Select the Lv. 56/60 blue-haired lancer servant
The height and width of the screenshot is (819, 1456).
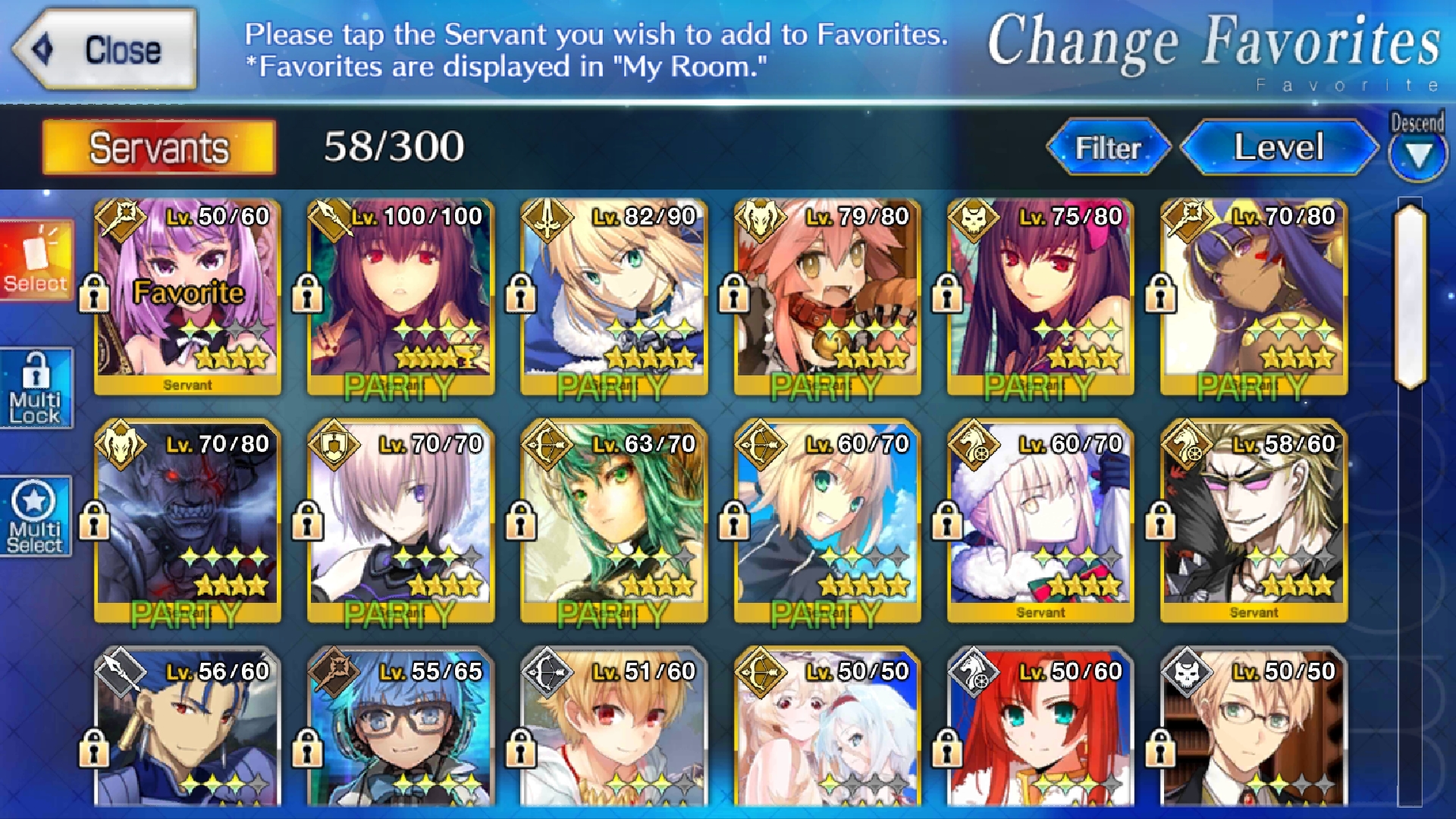187,728
